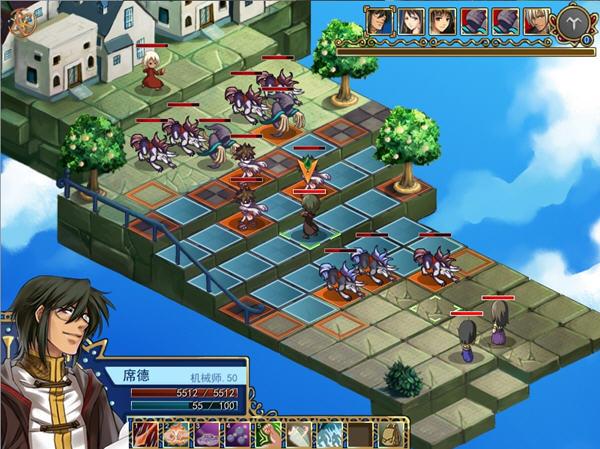Viewport: 600px width, 449px height.
Task: Select the dark-haired man's turn order portrait
Action: (378, 20)
